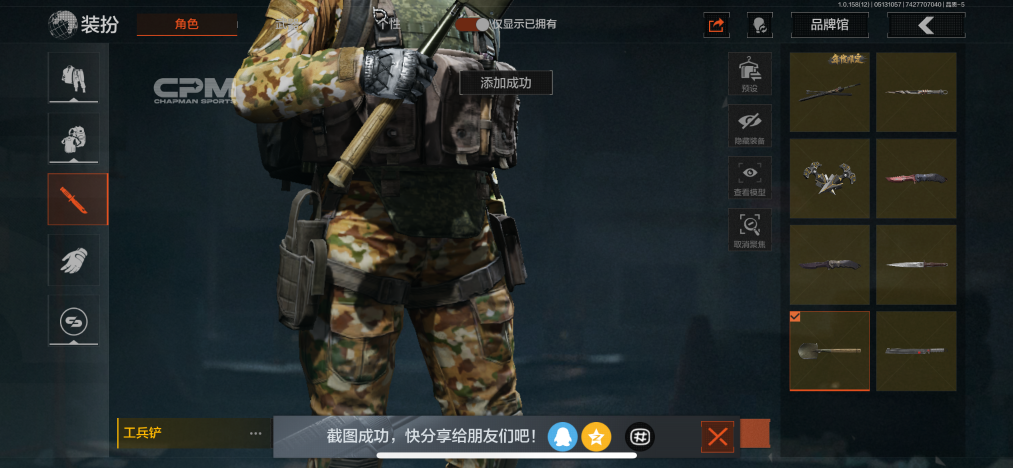The width and height of the screenshot is (1013, 468).
Task: Open the chain link category icon
Action: [x=73, y=322]
